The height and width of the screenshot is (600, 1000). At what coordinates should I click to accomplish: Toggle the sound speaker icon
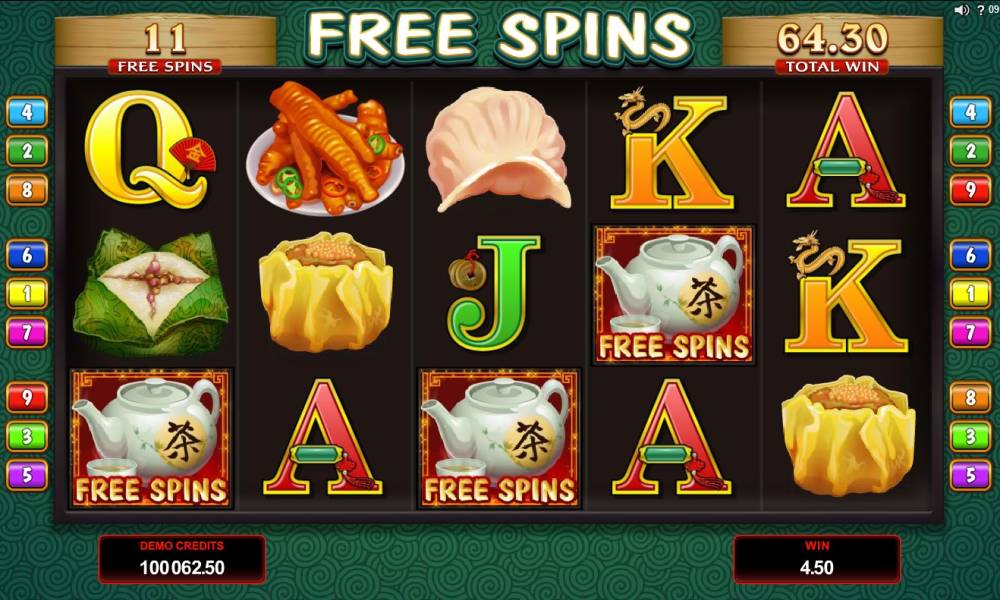click(x=961, y=10)
